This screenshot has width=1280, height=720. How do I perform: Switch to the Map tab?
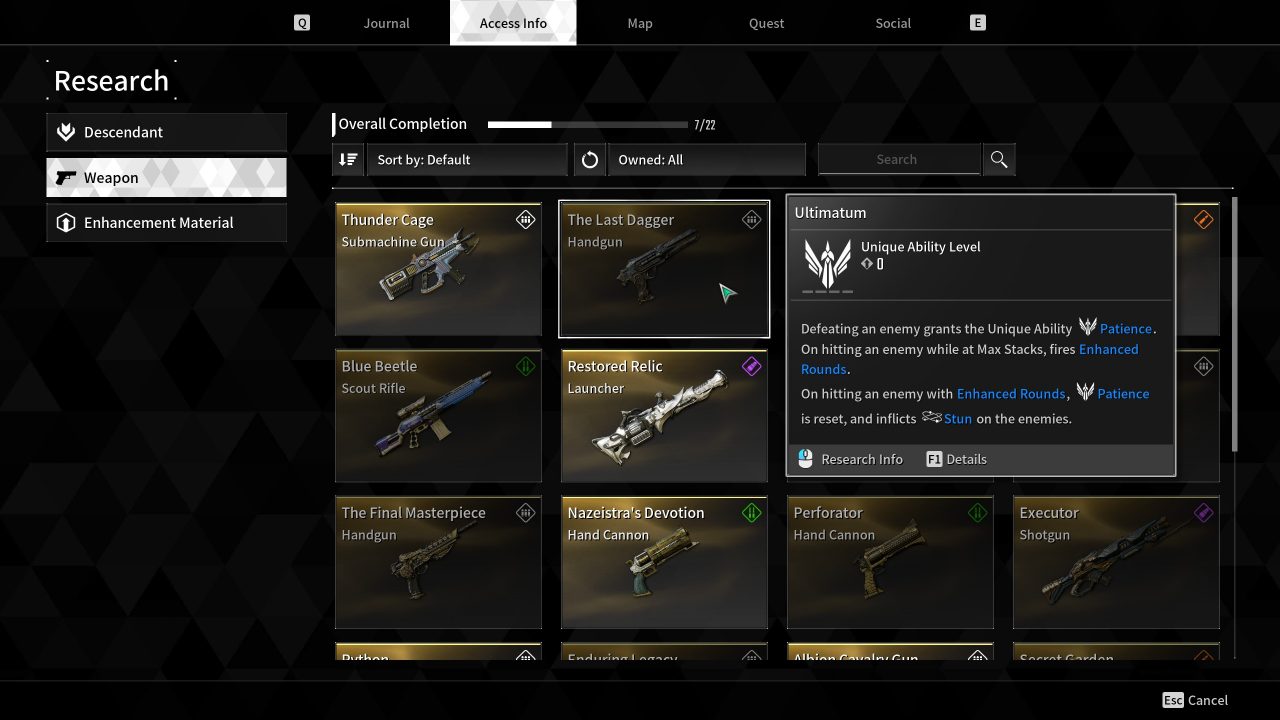click(639, 22)
